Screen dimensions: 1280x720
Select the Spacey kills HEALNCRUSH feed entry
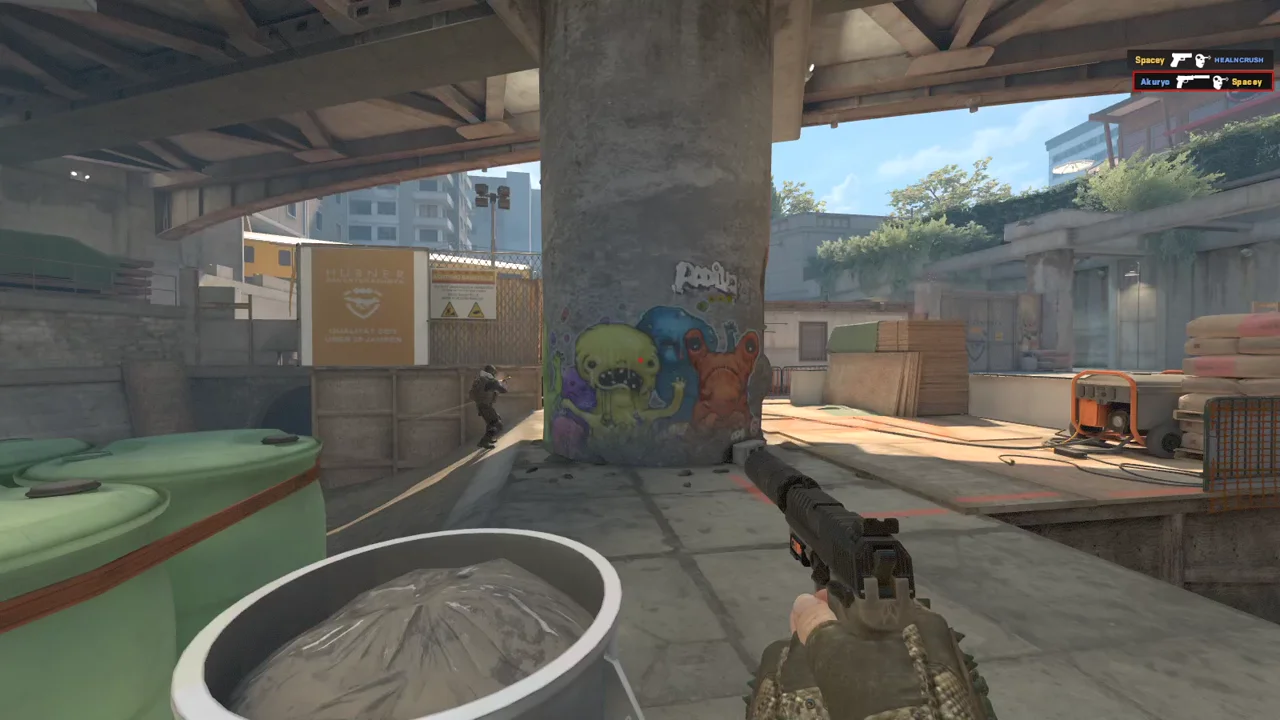tap(1201, 60)
